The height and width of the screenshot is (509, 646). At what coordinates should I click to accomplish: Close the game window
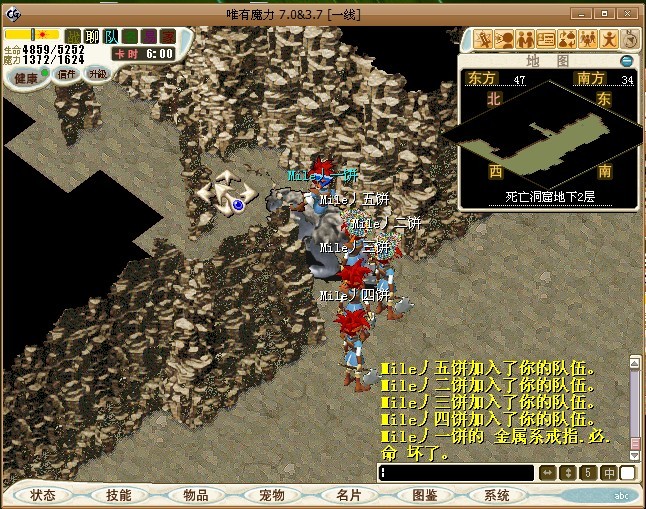629,11
